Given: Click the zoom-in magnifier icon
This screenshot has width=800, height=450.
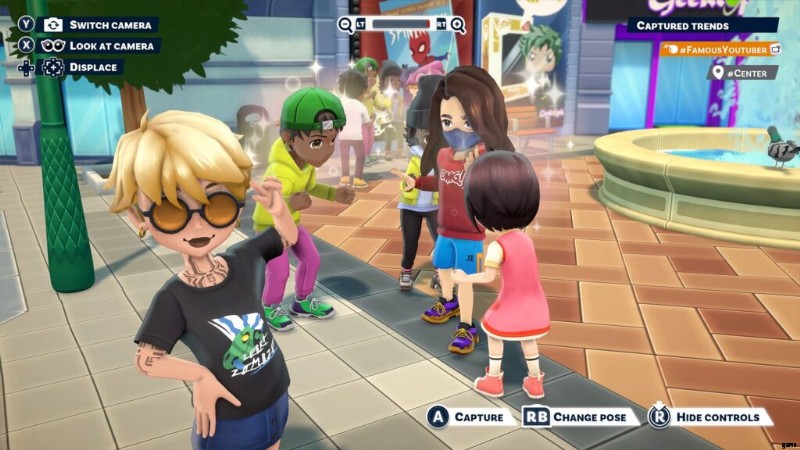Looking at the screenshot, I should [x=458, y=24].
